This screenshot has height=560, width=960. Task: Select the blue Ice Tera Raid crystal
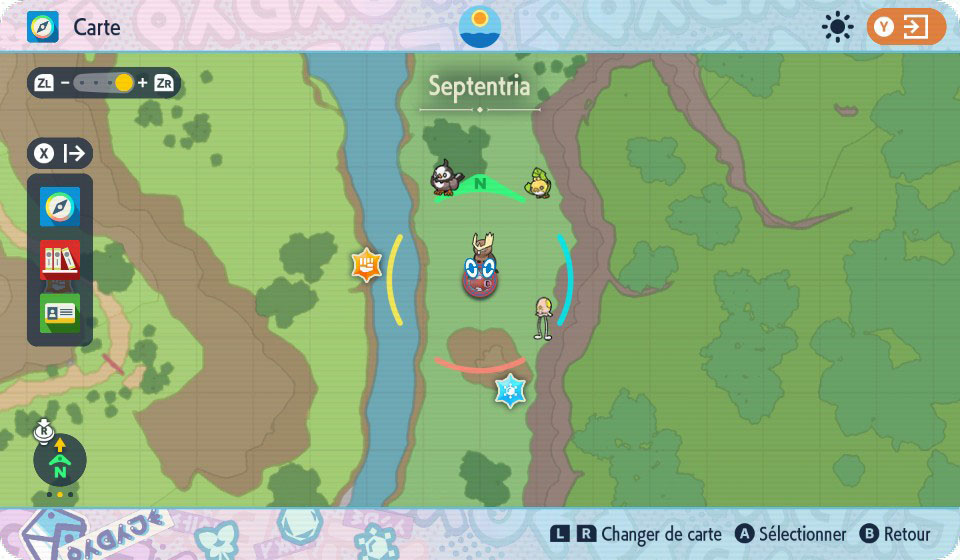[x=510, y=390]
